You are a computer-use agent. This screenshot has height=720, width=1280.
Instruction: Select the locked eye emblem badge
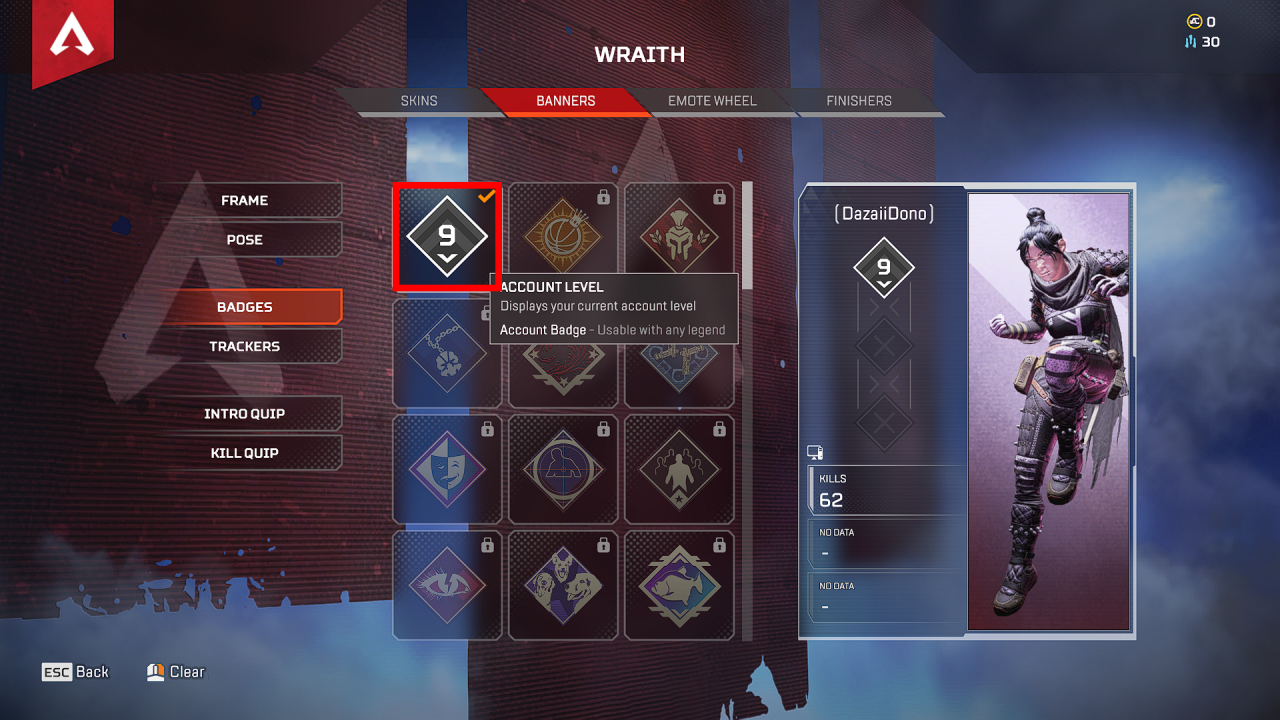[x=447, y=585]
